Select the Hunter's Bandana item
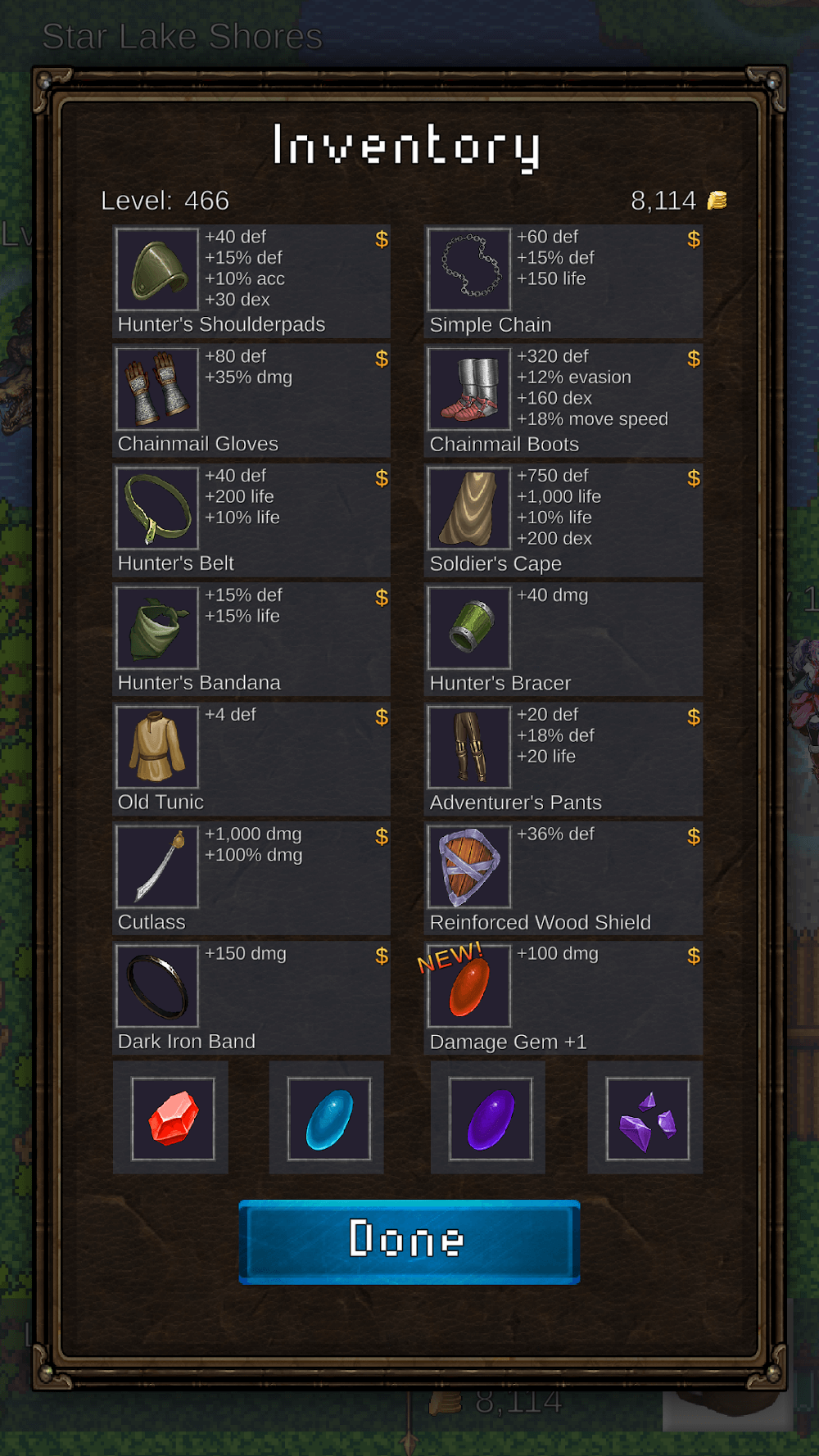 [251, 640]
